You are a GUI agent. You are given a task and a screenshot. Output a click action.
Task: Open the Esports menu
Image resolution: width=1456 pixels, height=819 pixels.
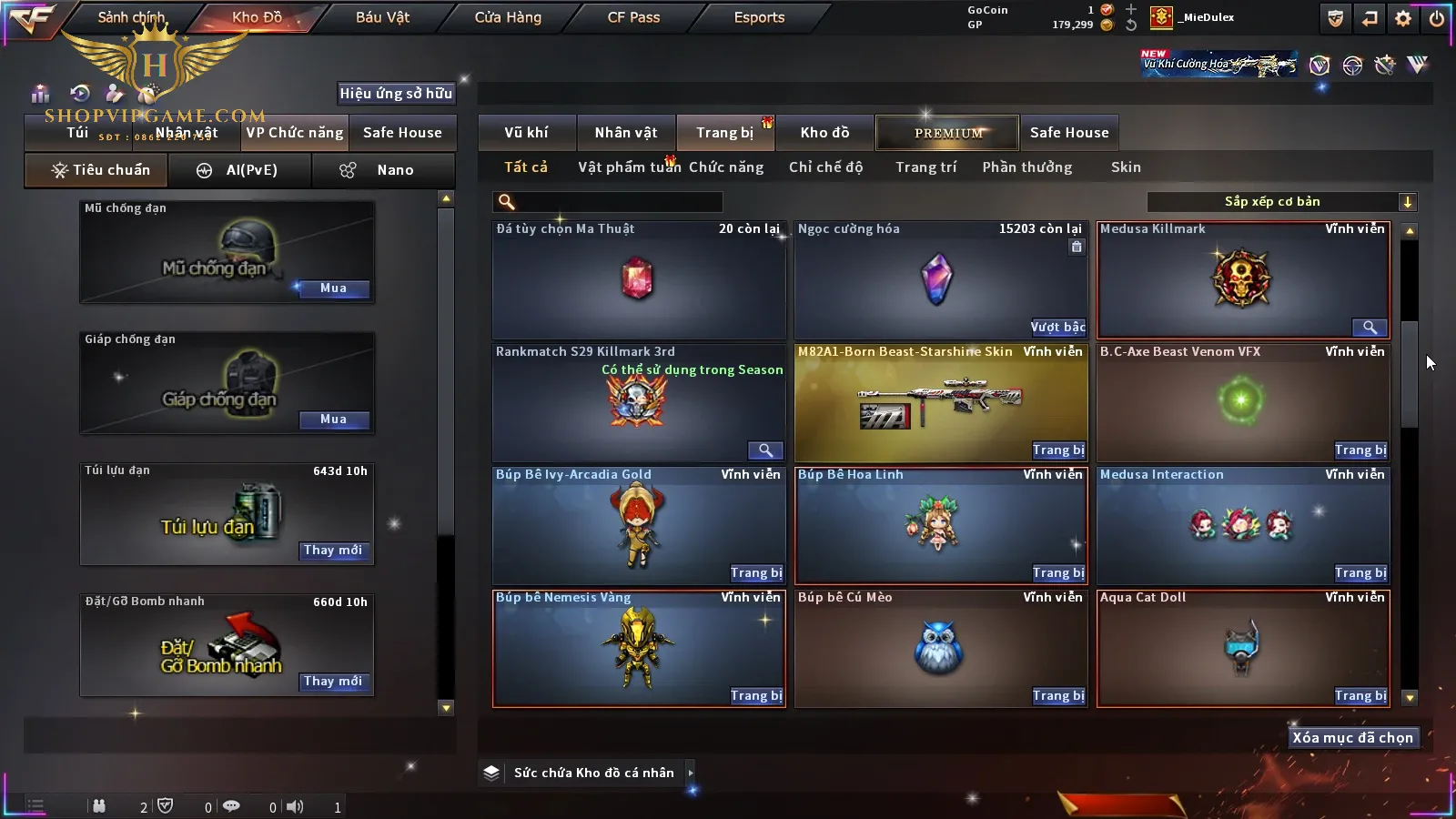pos(759,17)
